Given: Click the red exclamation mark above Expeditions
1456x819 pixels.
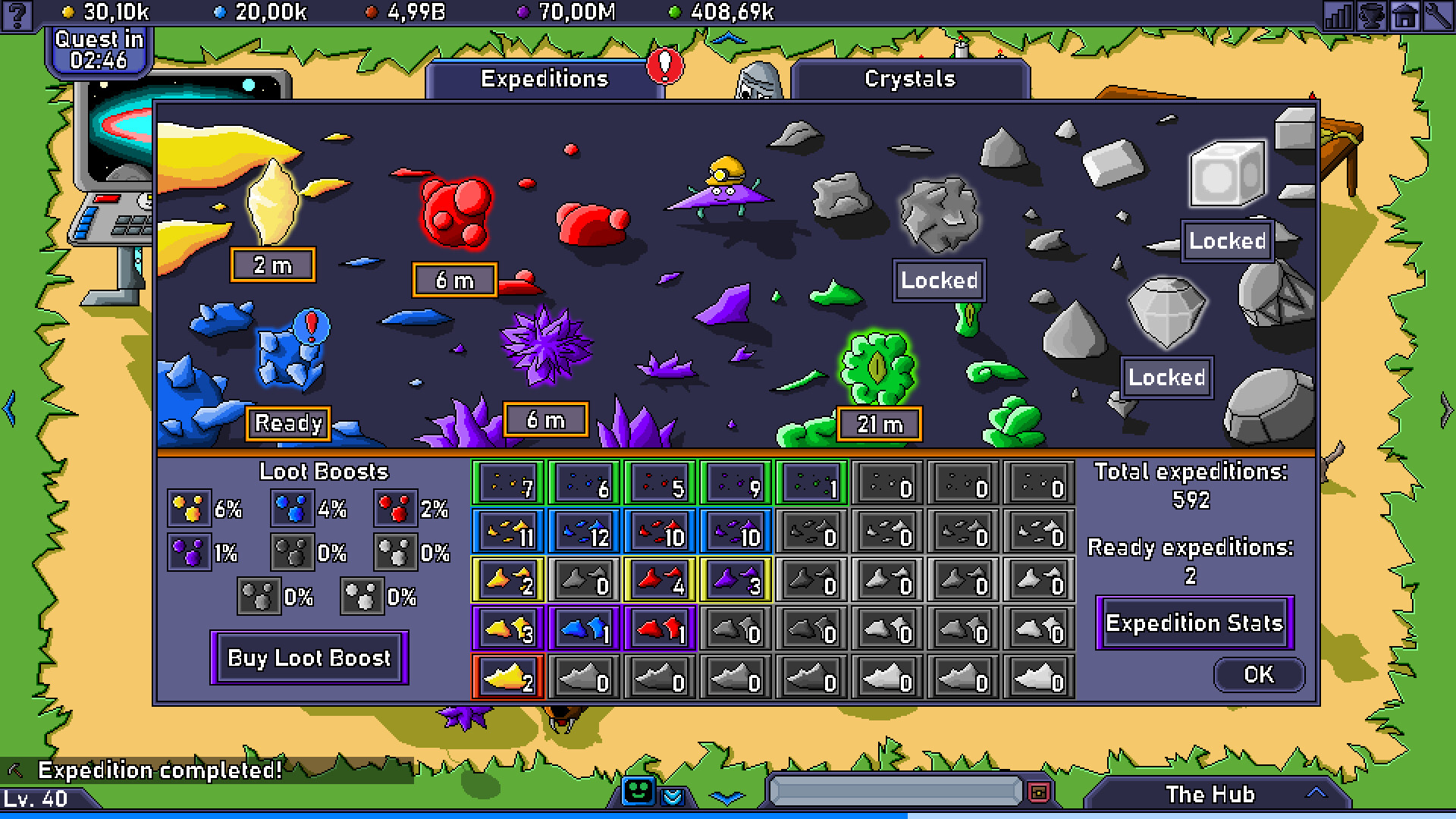Looking at the screenshot, I should coord(666,67).
